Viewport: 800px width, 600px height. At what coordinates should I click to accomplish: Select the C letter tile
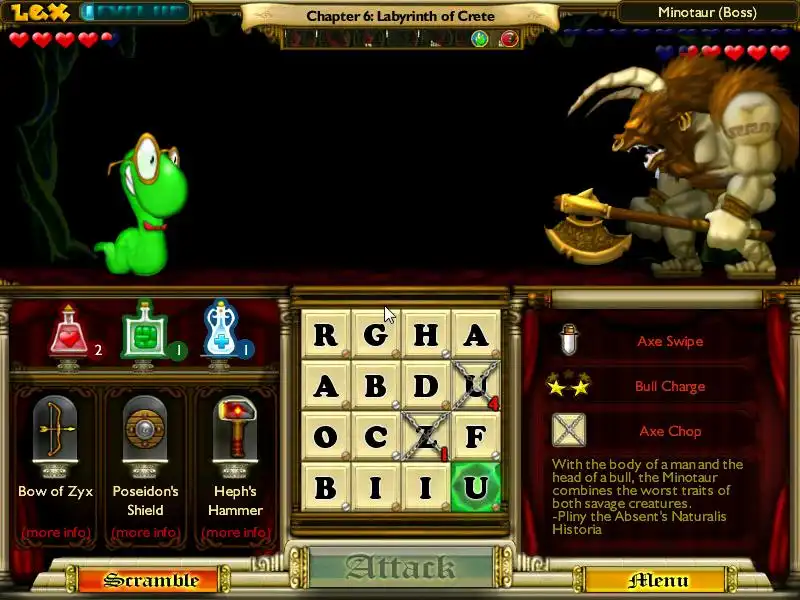(x=376, y=437)
